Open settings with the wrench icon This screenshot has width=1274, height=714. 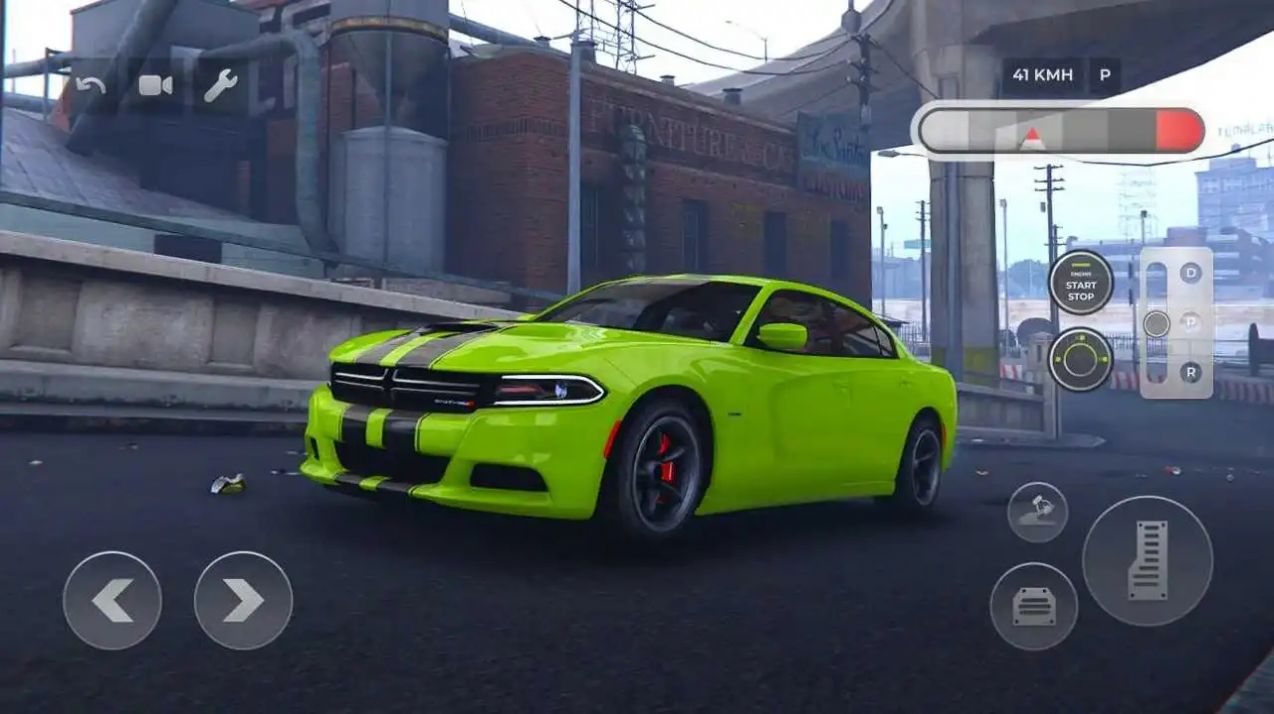coord(220,86)
